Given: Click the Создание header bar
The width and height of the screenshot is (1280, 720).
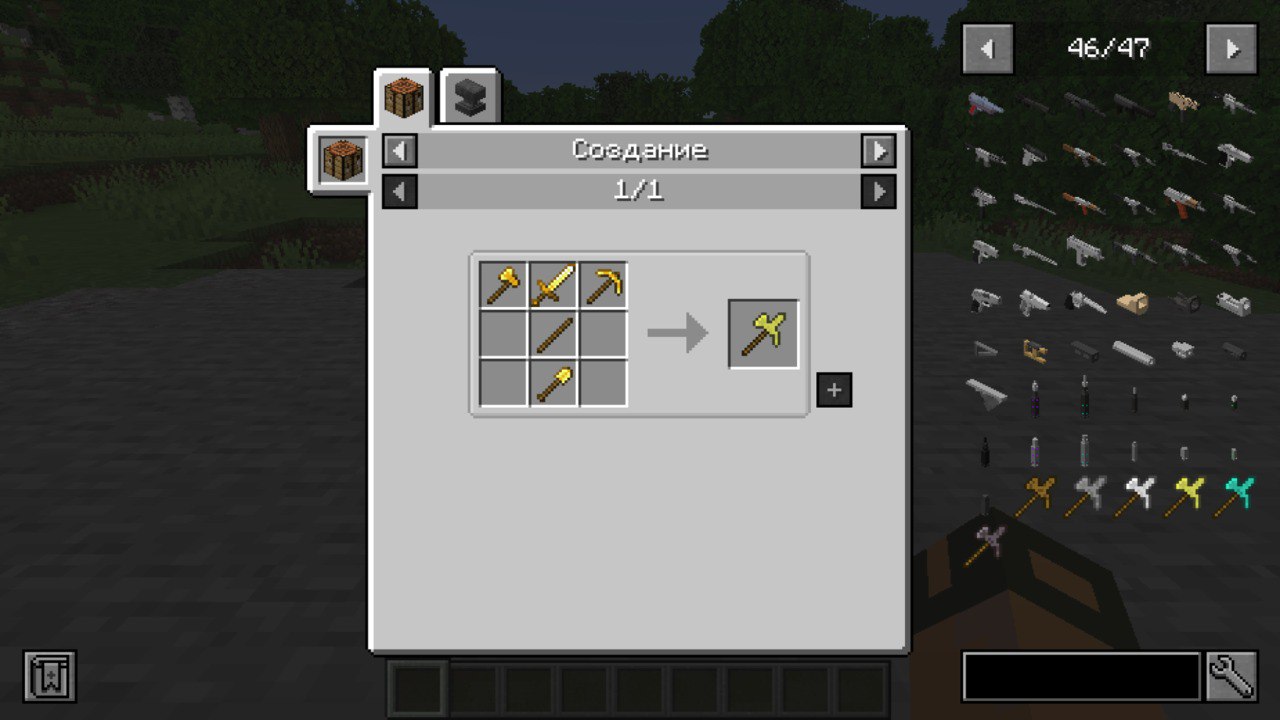Looking at the screenshot, I should [x=638, y=150].
